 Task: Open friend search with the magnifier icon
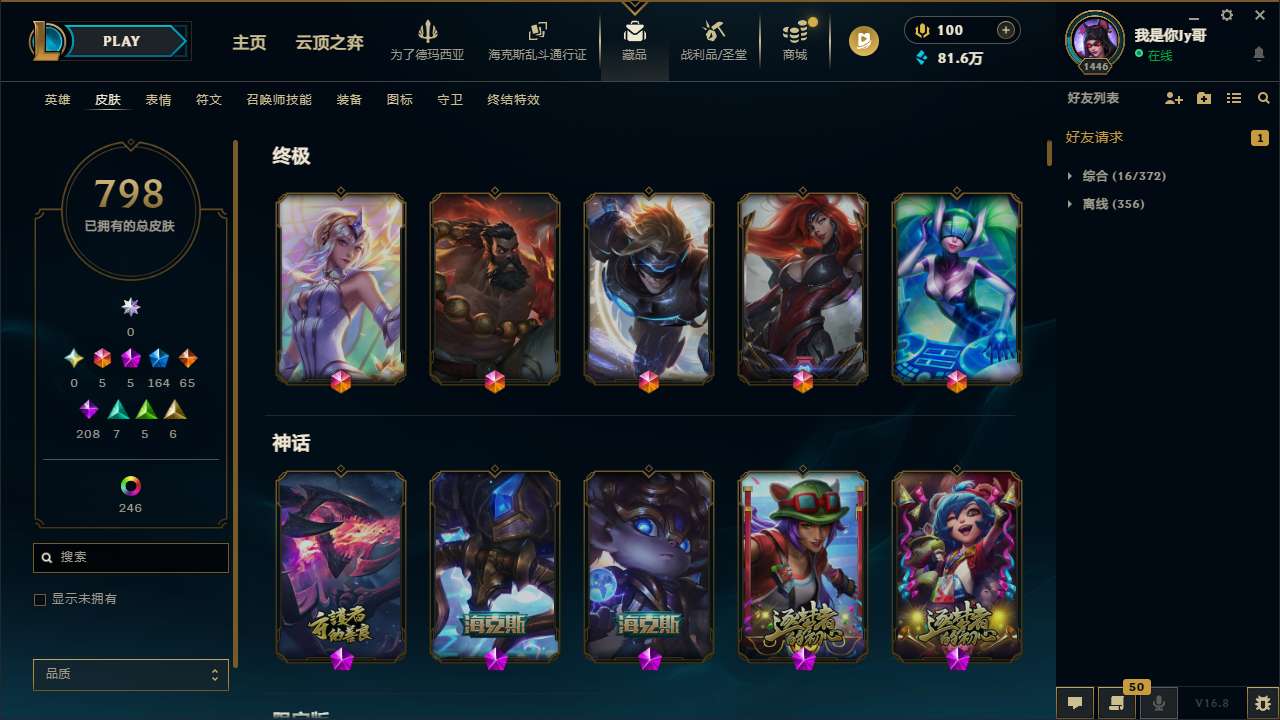pos(1264,98)
